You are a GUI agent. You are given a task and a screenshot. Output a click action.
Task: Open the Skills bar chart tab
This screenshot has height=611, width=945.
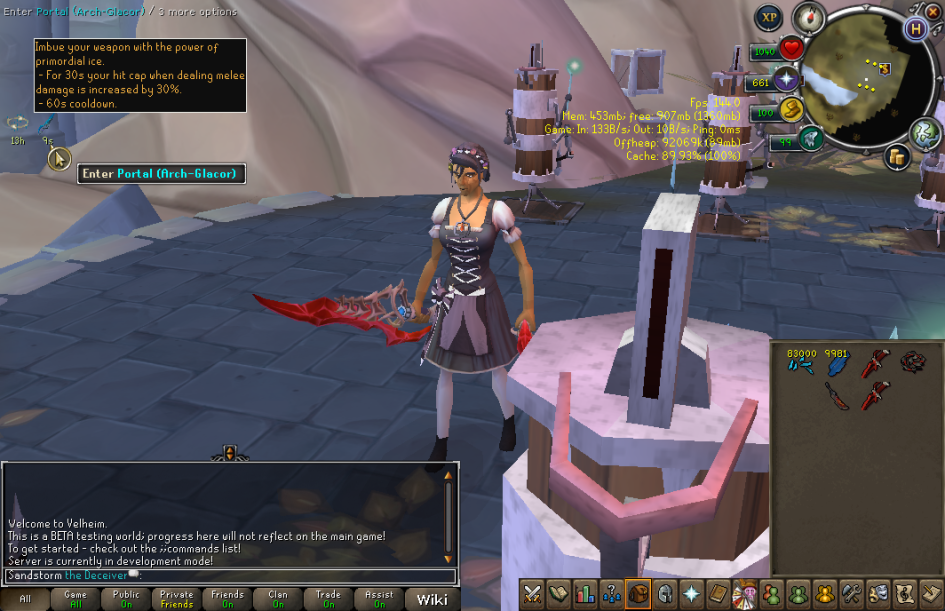point(585,594)
